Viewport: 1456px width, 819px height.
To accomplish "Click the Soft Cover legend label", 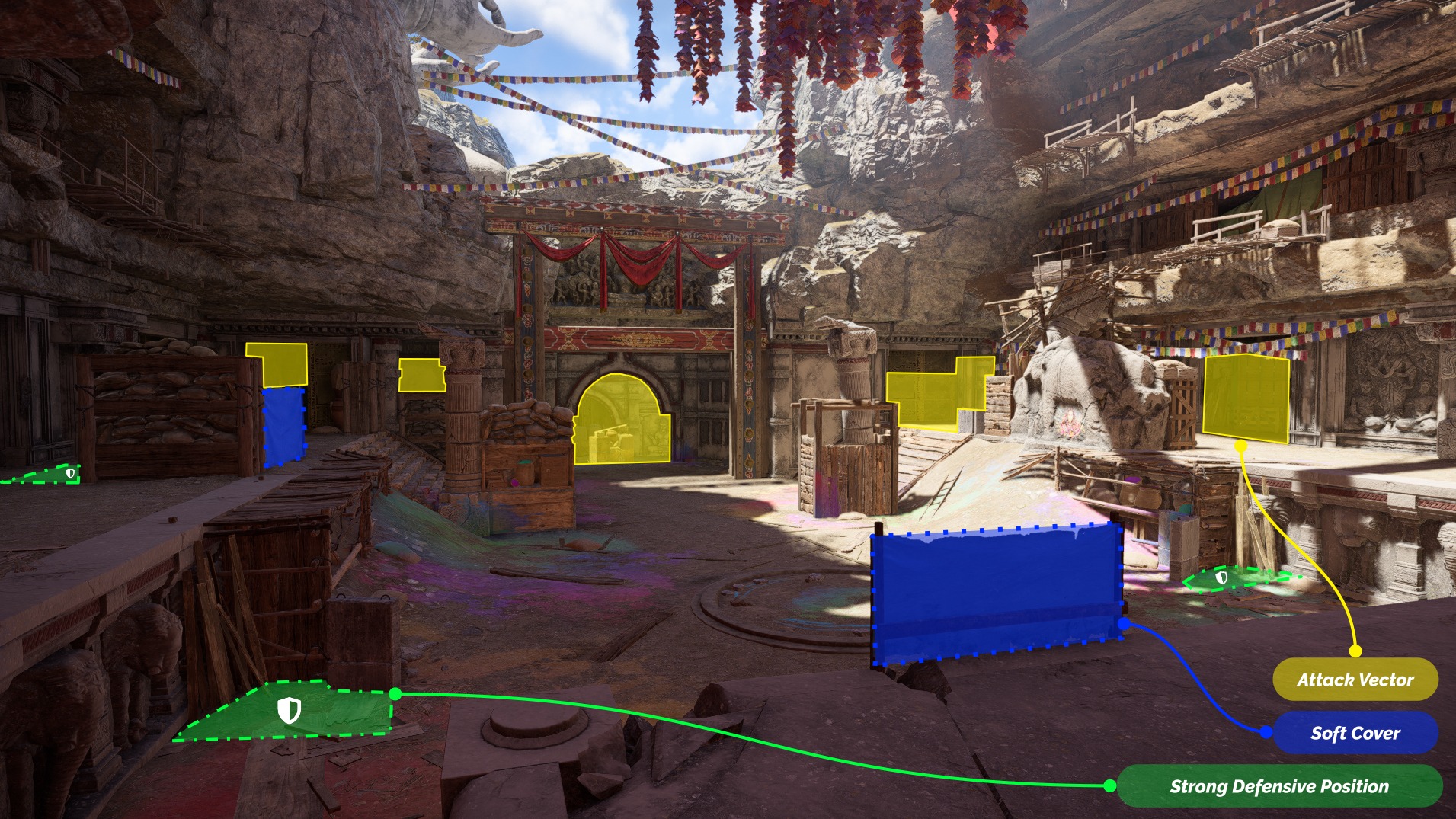I will click(1355, 733).
